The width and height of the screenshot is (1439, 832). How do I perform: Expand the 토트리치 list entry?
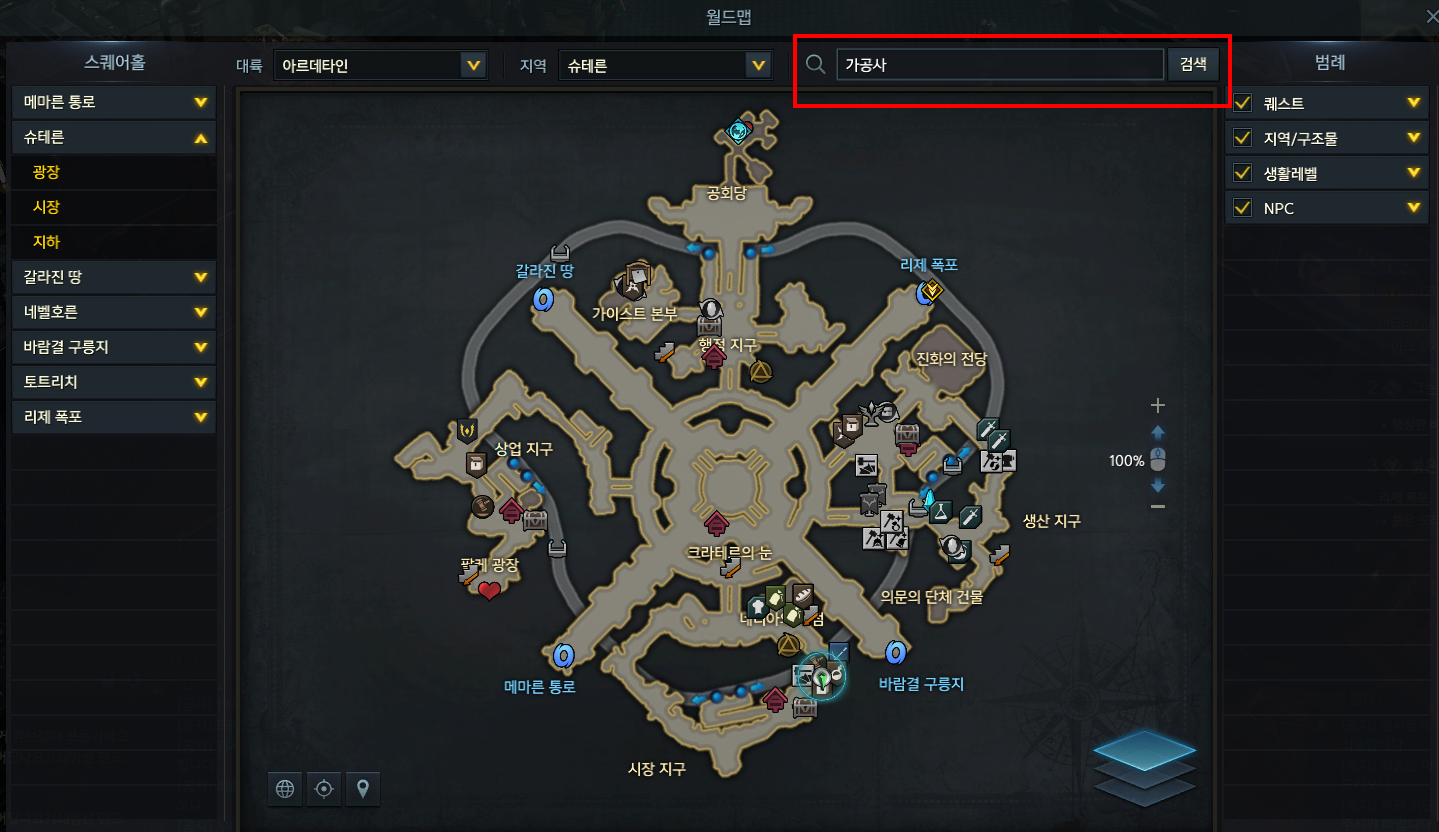point(114,382)
